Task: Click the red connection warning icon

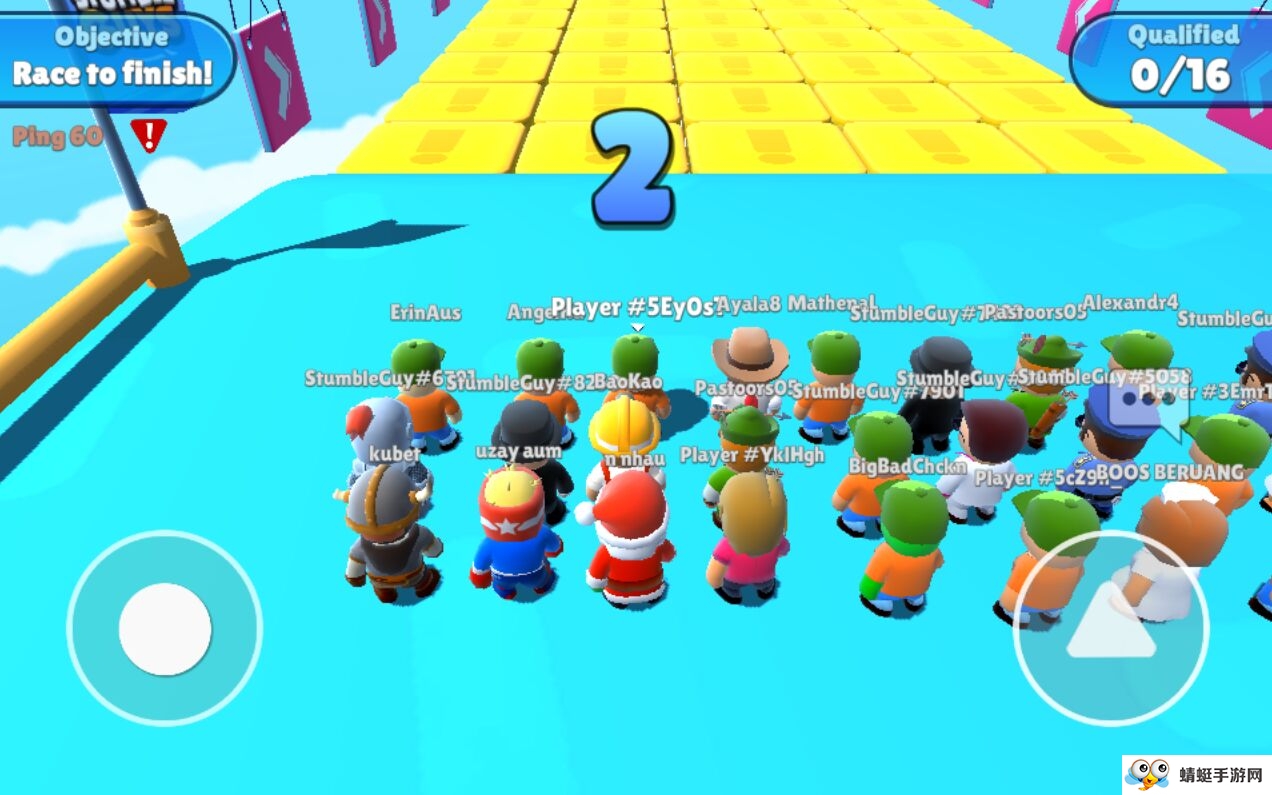Action: point(149,135)
